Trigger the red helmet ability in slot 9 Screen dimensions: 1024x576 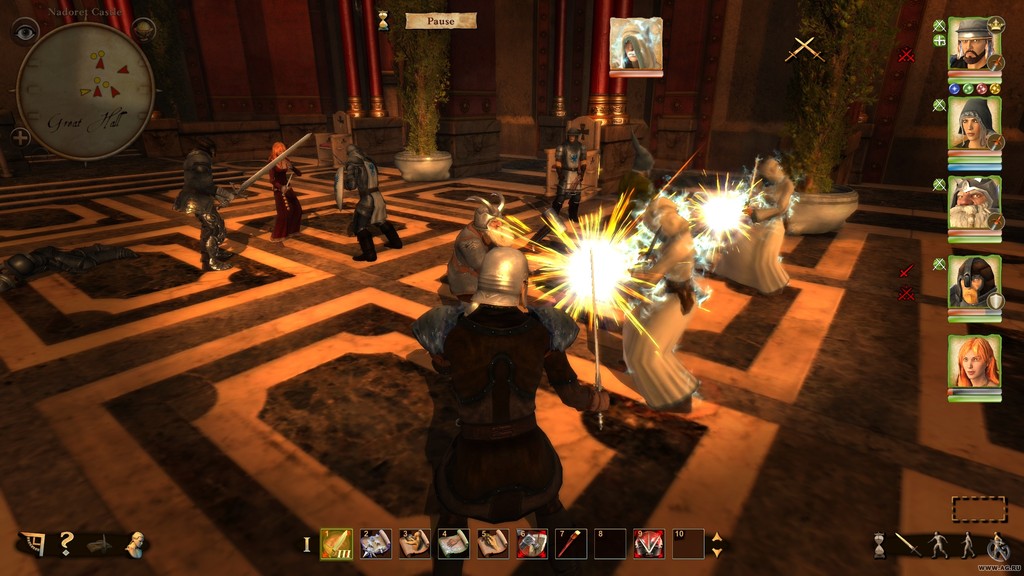[649, 543]
